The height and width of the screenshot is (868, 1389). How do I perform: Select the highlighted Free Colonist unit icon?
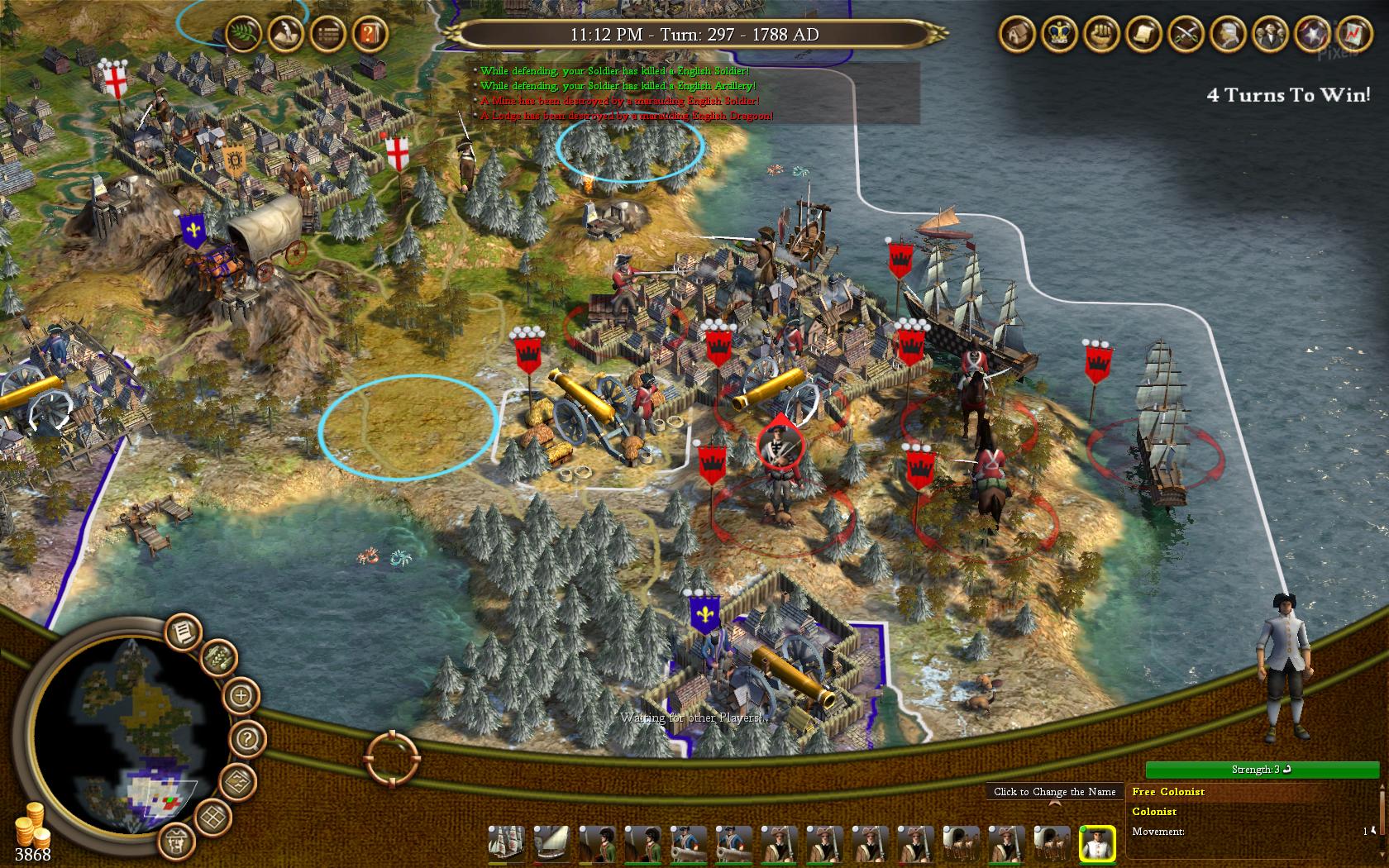1097,844
